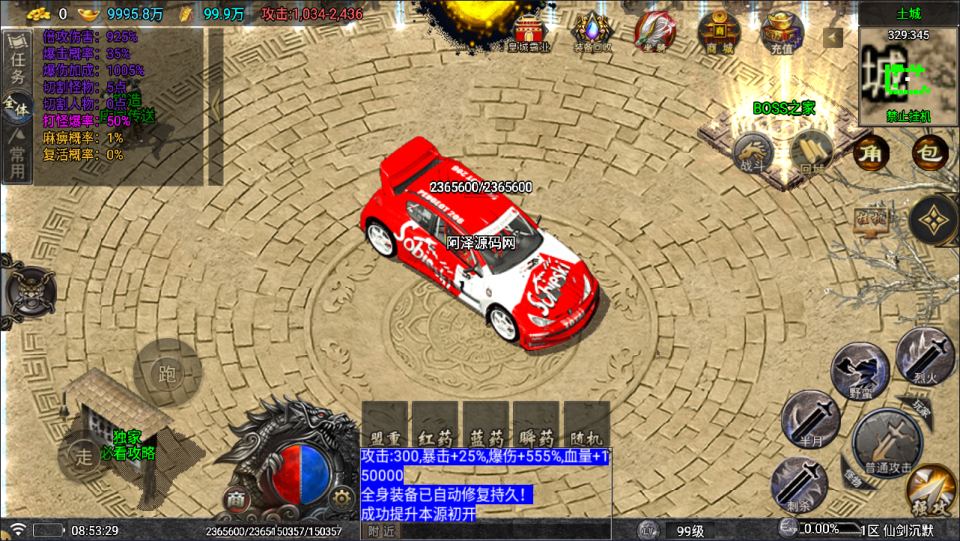The width and height of the screenshot is (960, 541).
Task: Collapse the top icon bar with arrow
Action: coord(833,38)
